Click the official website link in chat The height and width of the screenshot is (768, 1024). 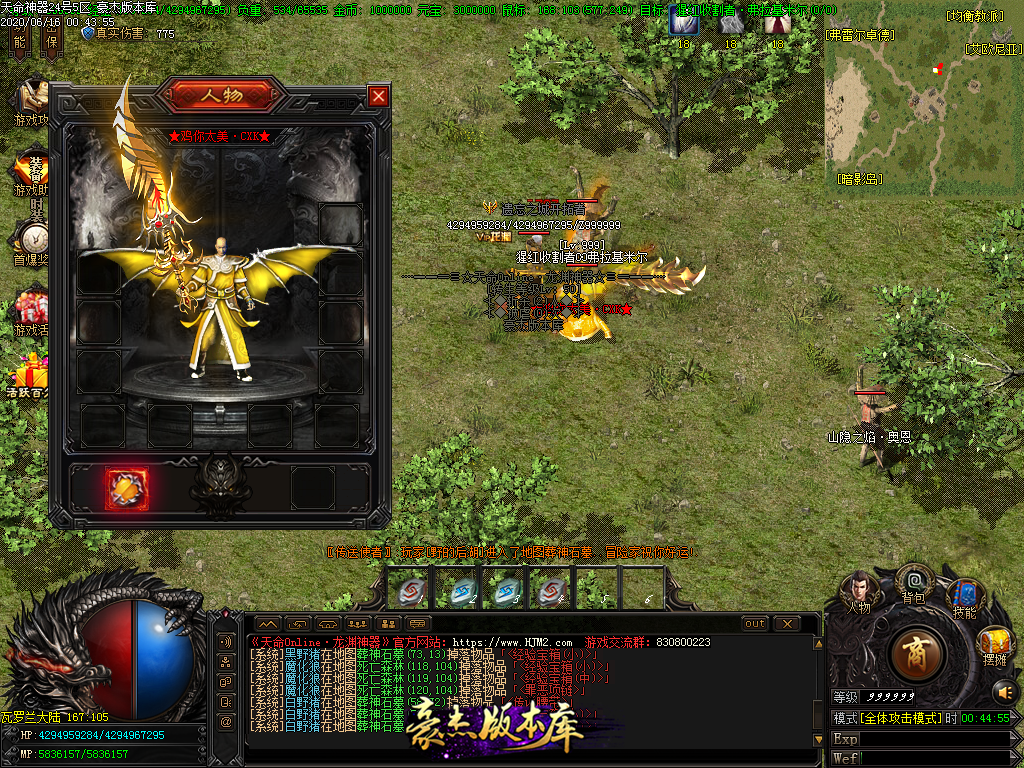(x=512, y=642)
